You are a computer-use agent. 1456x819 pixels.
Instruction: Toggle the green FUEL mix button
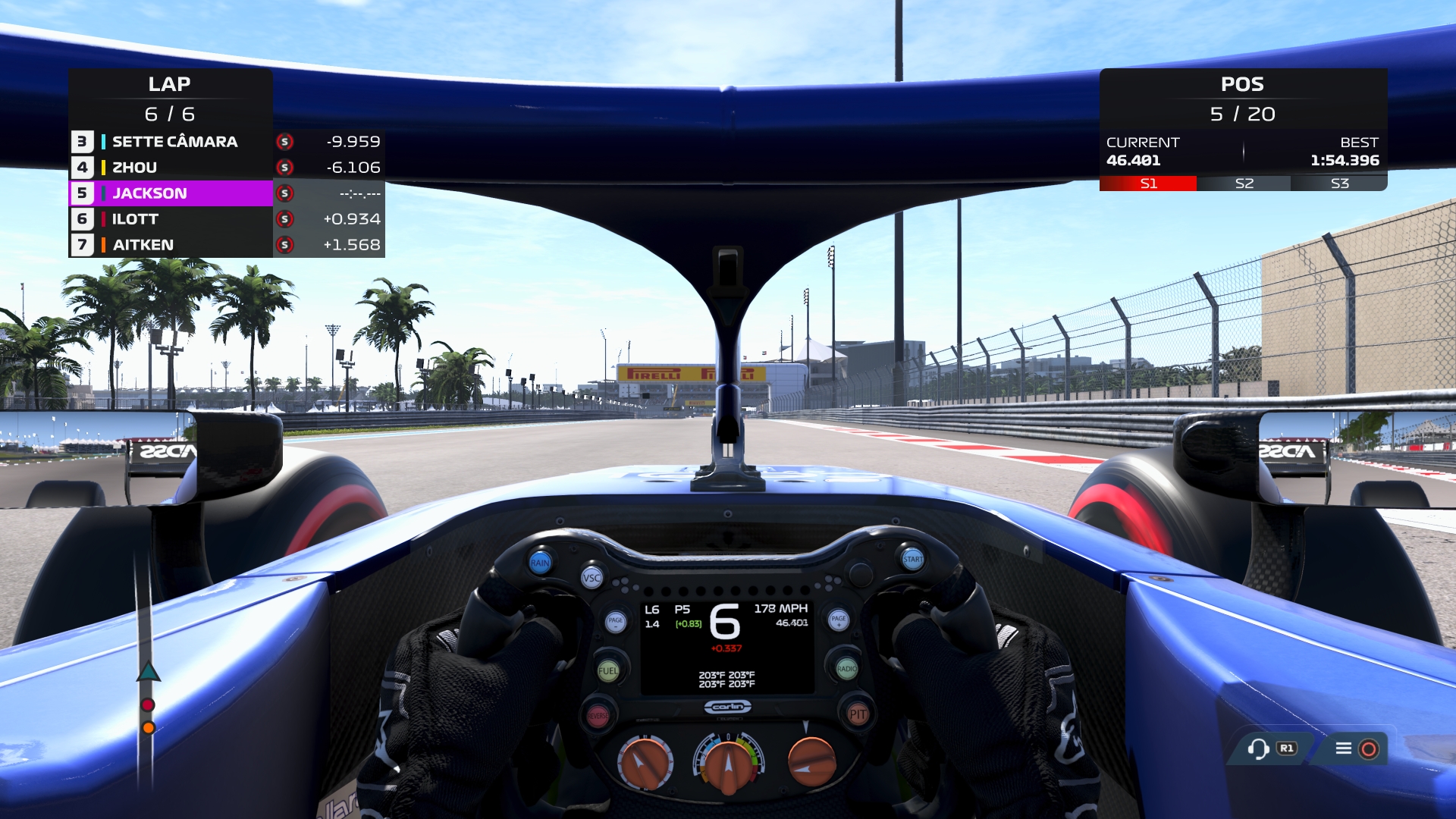coord(607,670)
